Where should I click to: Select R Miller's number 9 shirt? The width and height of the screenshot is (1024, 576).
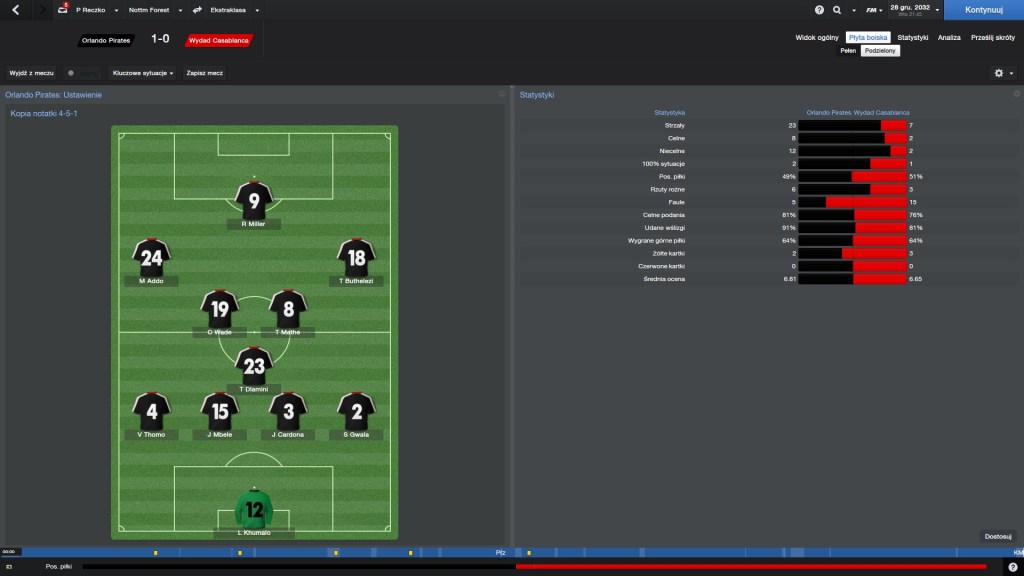[x=254, y=201]
